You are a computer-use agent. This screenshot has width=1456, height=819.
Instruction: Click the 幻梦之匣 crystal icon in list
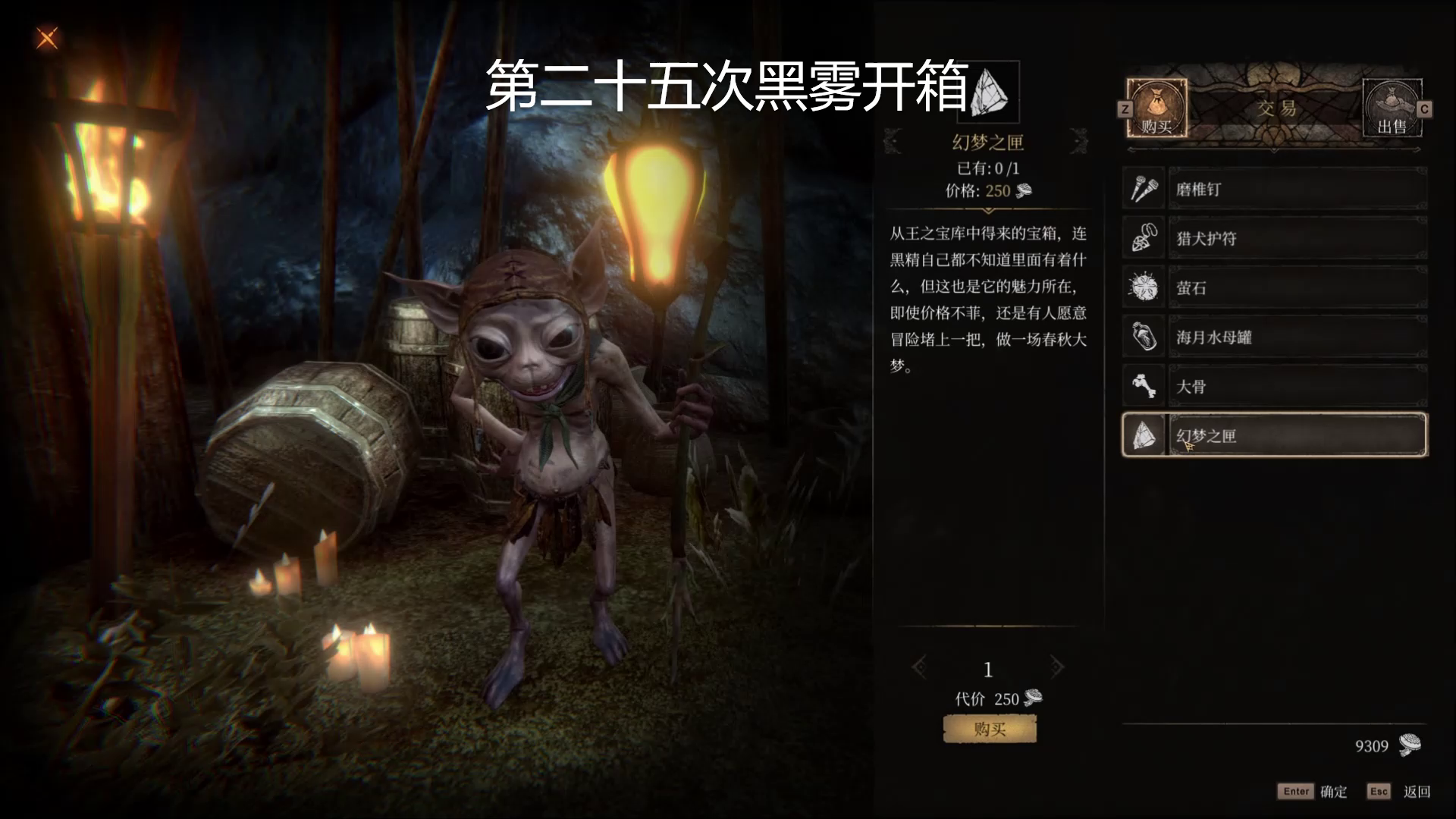[x=1144, y=435]
